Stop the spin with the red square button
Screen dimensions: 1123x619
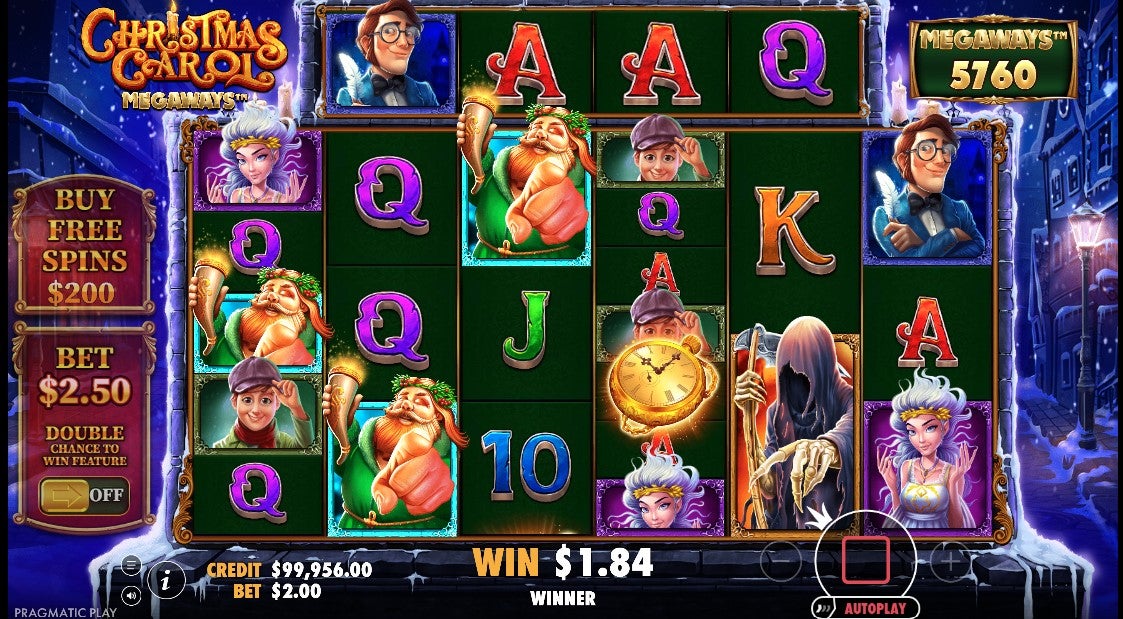[865, 559]
